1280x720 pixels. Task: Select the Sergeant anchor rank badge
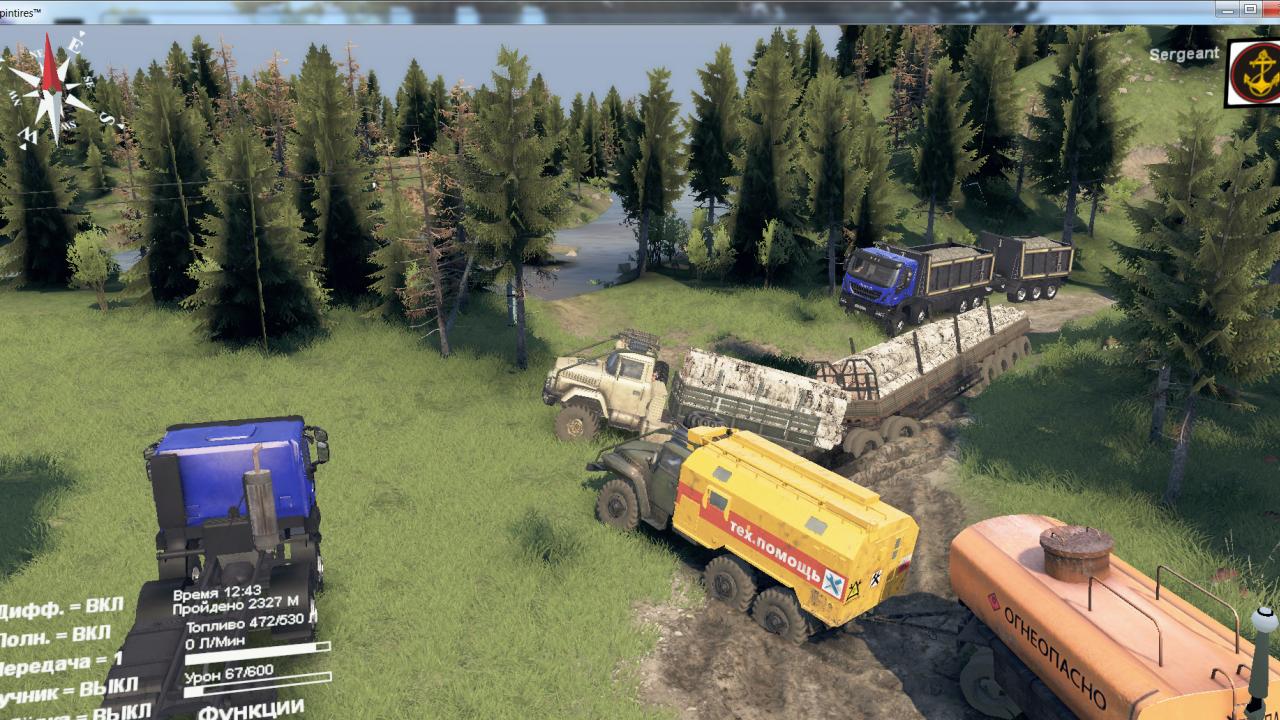1254,73
